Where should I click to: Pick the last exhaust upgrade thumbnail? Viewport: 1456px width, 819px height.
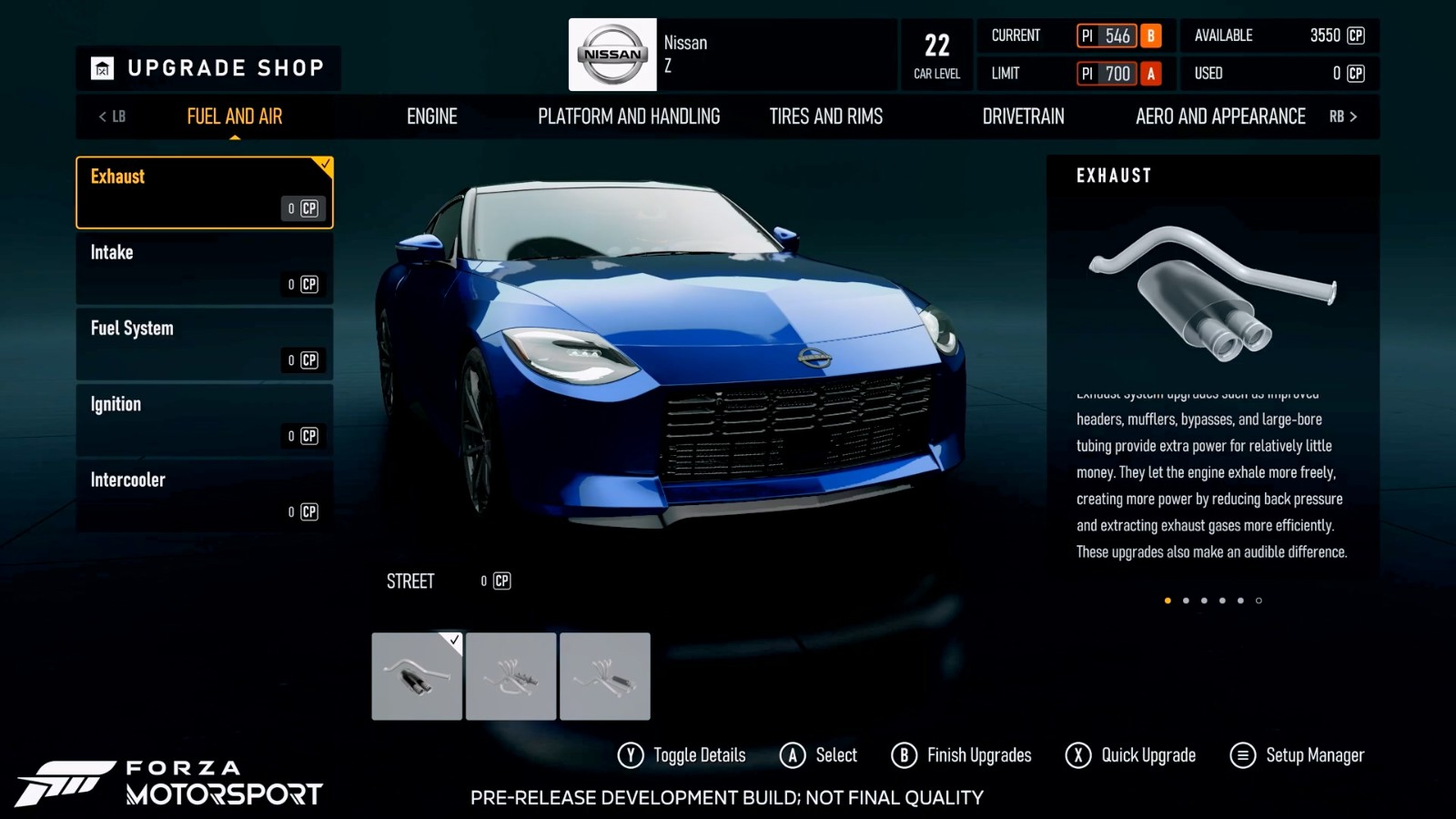click(x=605, y=676)
